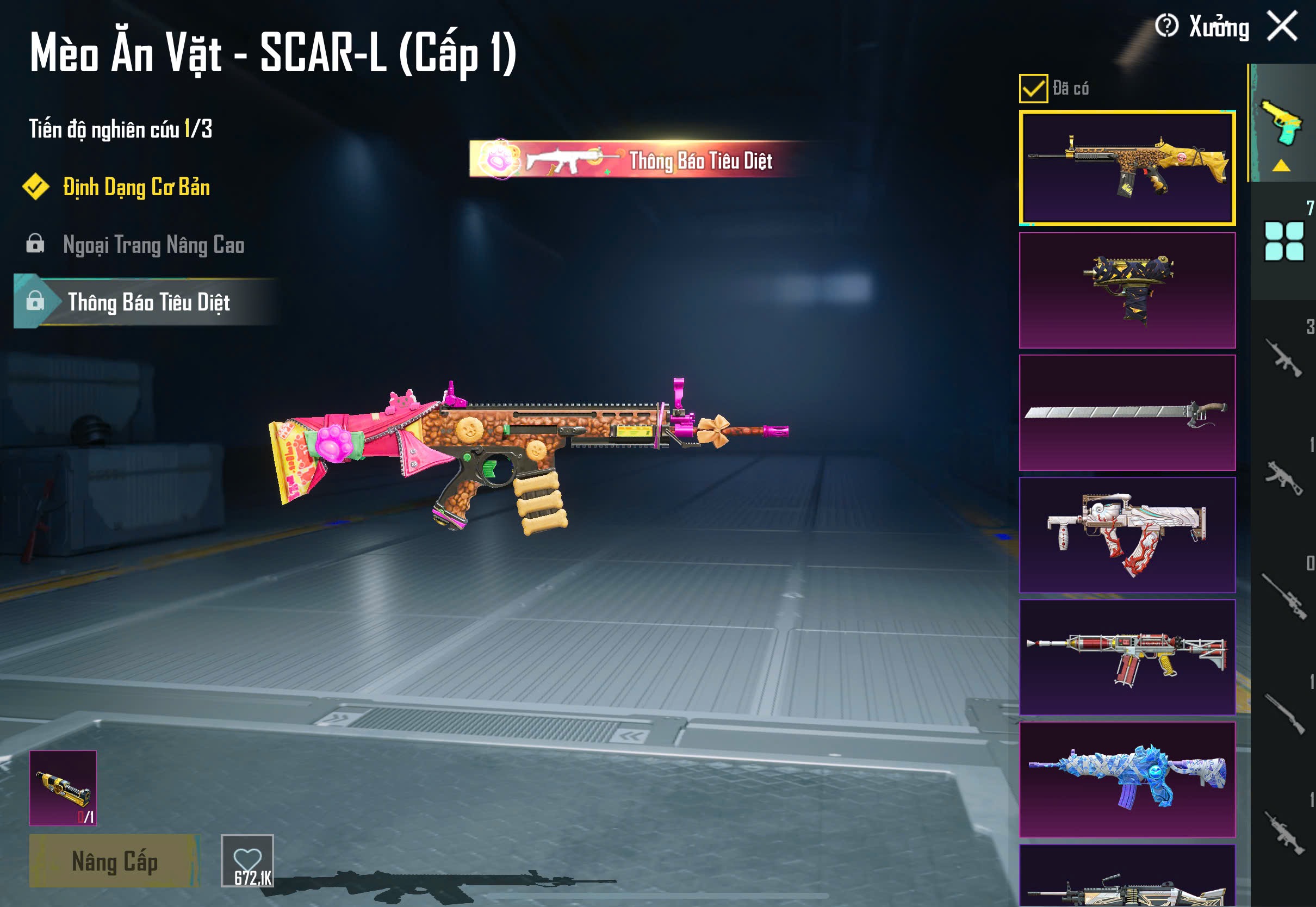Filter by sniper rifle category icon
Viewport: 1316px width, 907px height.
click(x=1283, y=596)
